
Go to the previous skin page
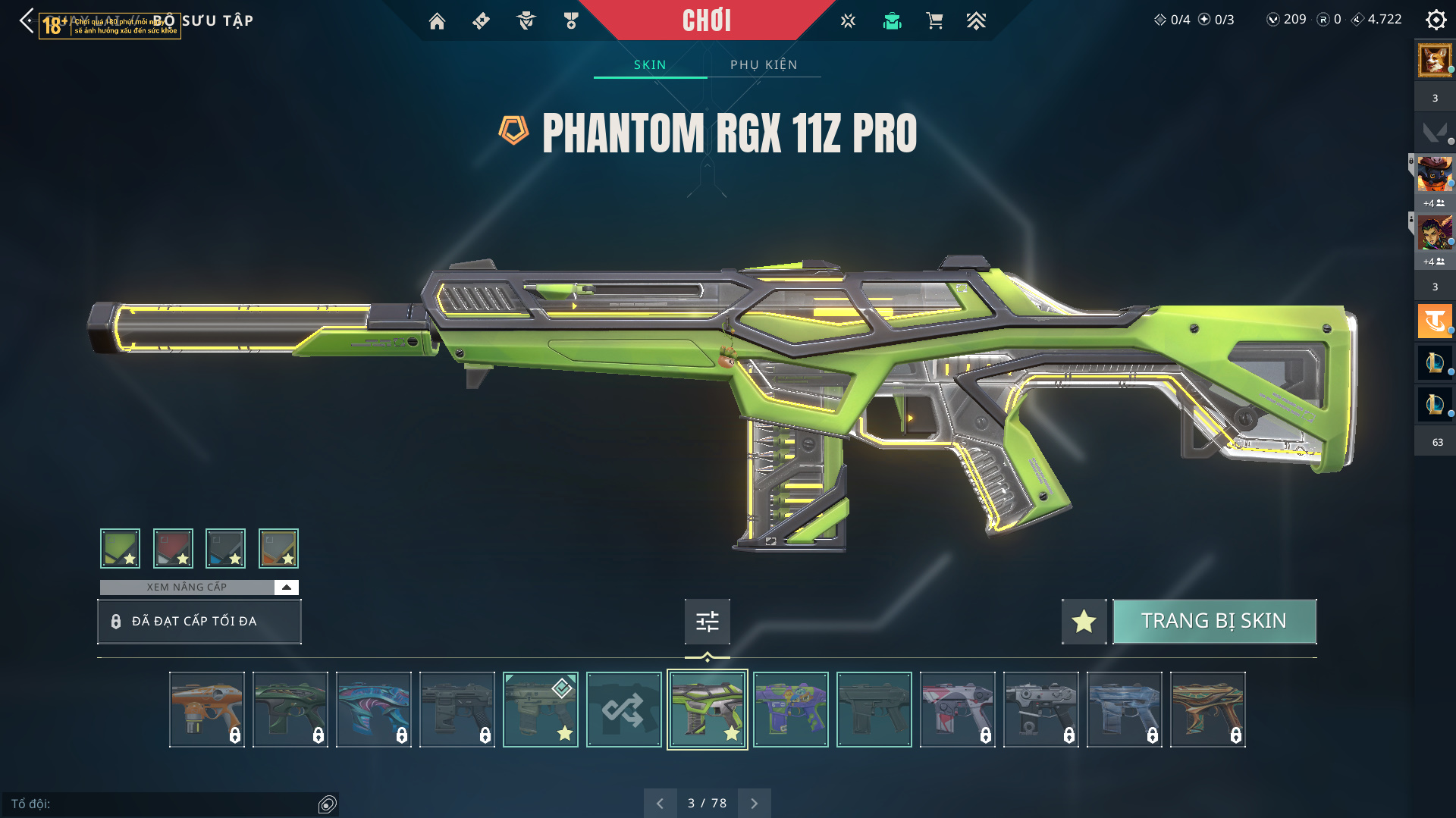point(660,803)
